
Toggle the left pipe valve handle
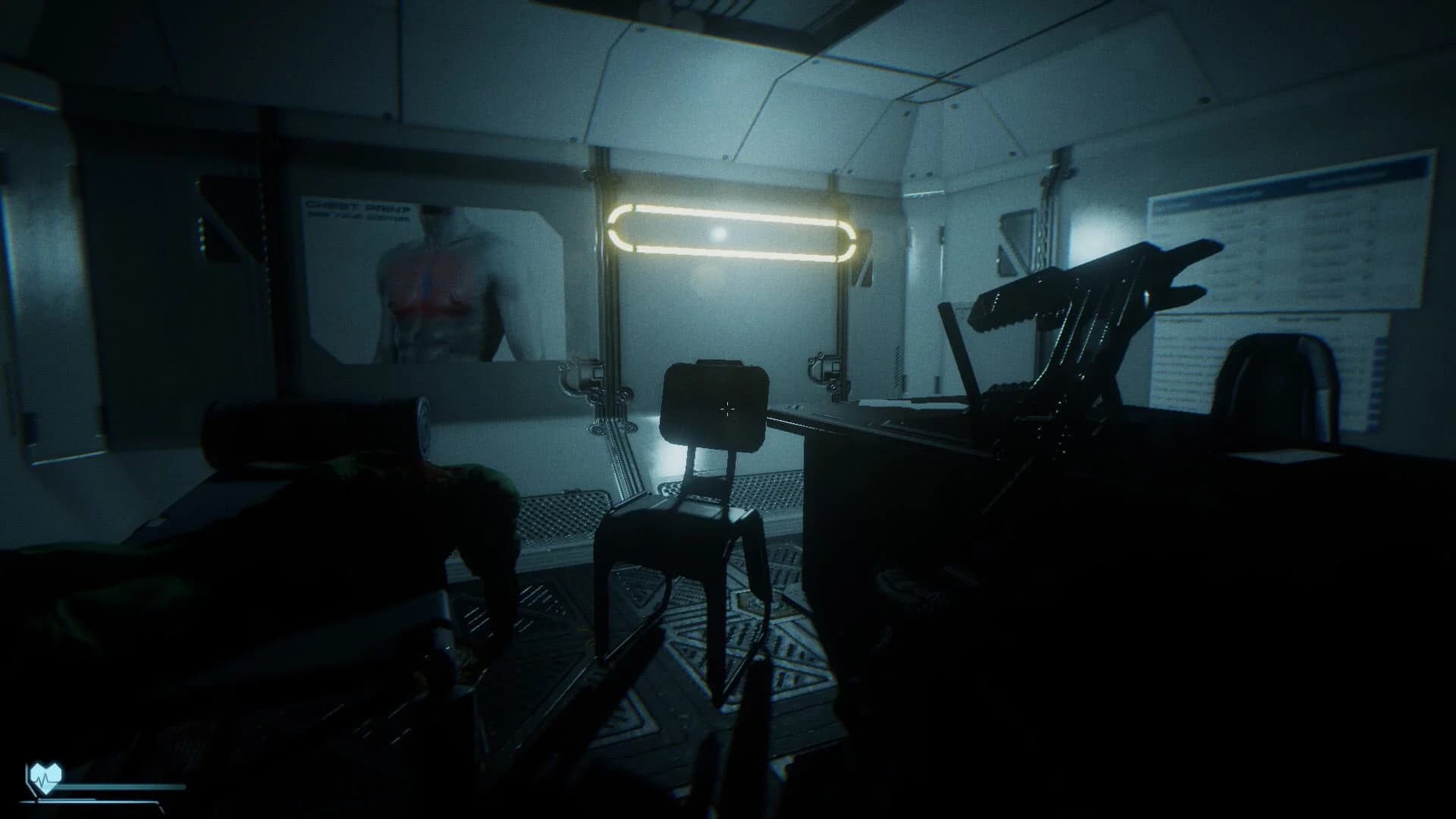(578, 362)
